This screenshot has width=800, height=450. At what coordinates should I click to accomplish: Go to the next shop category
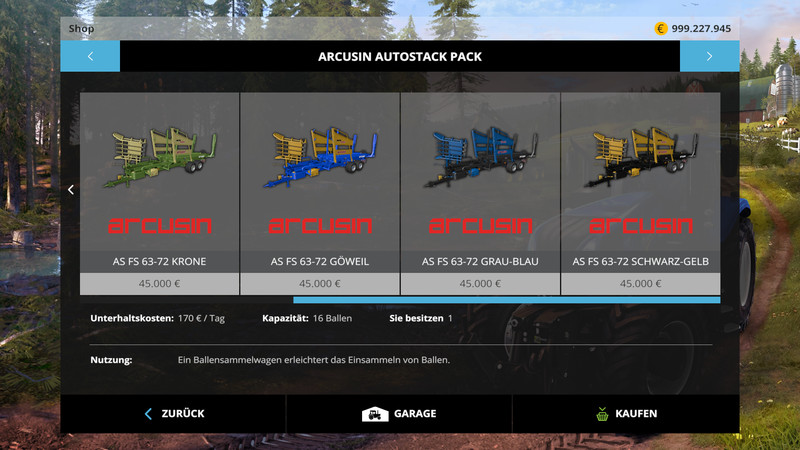[x=709, y=56]
